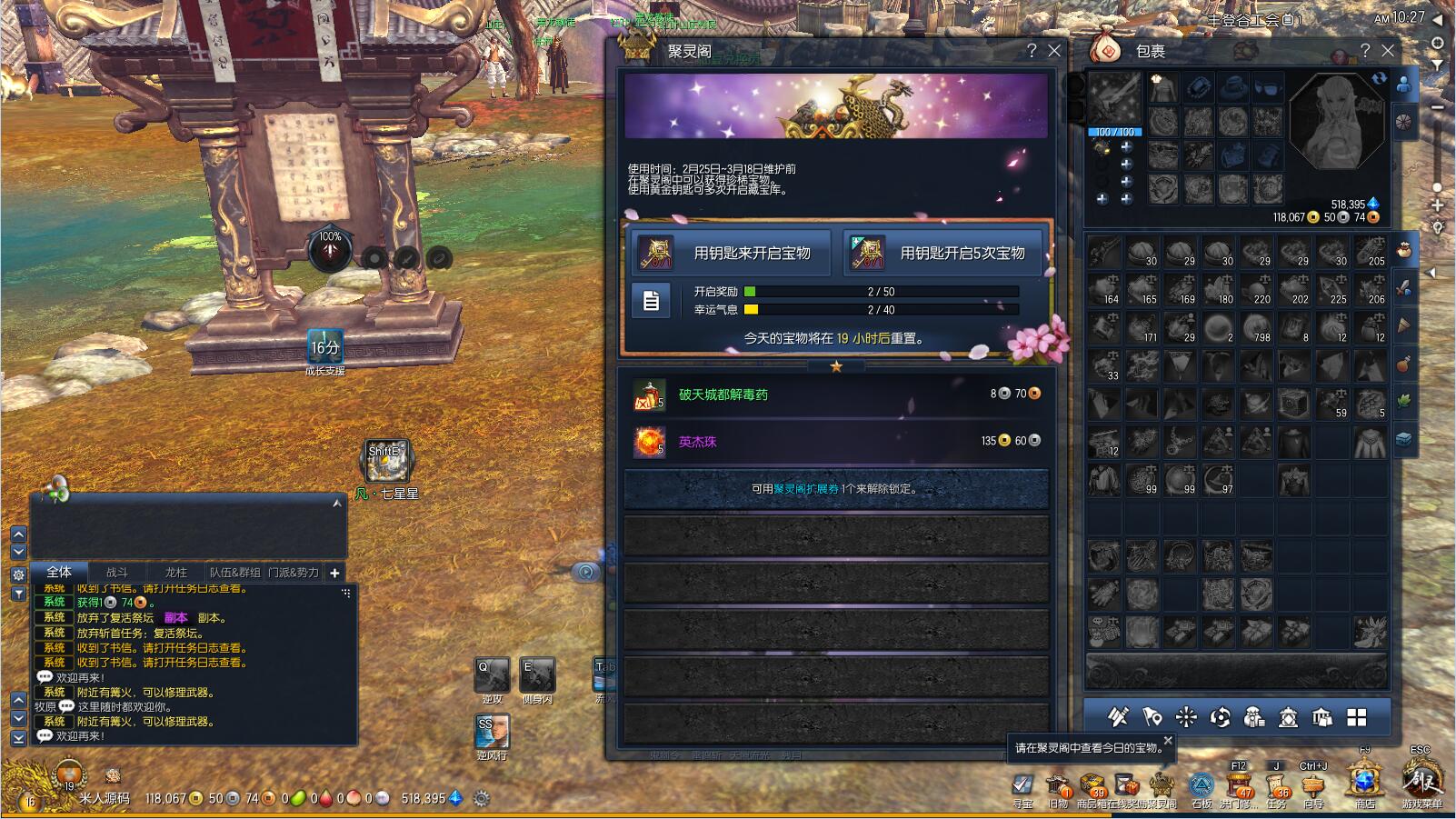Close the 包裹 inventory window
The image size is (1456, 819).
tap(1388, 51)
